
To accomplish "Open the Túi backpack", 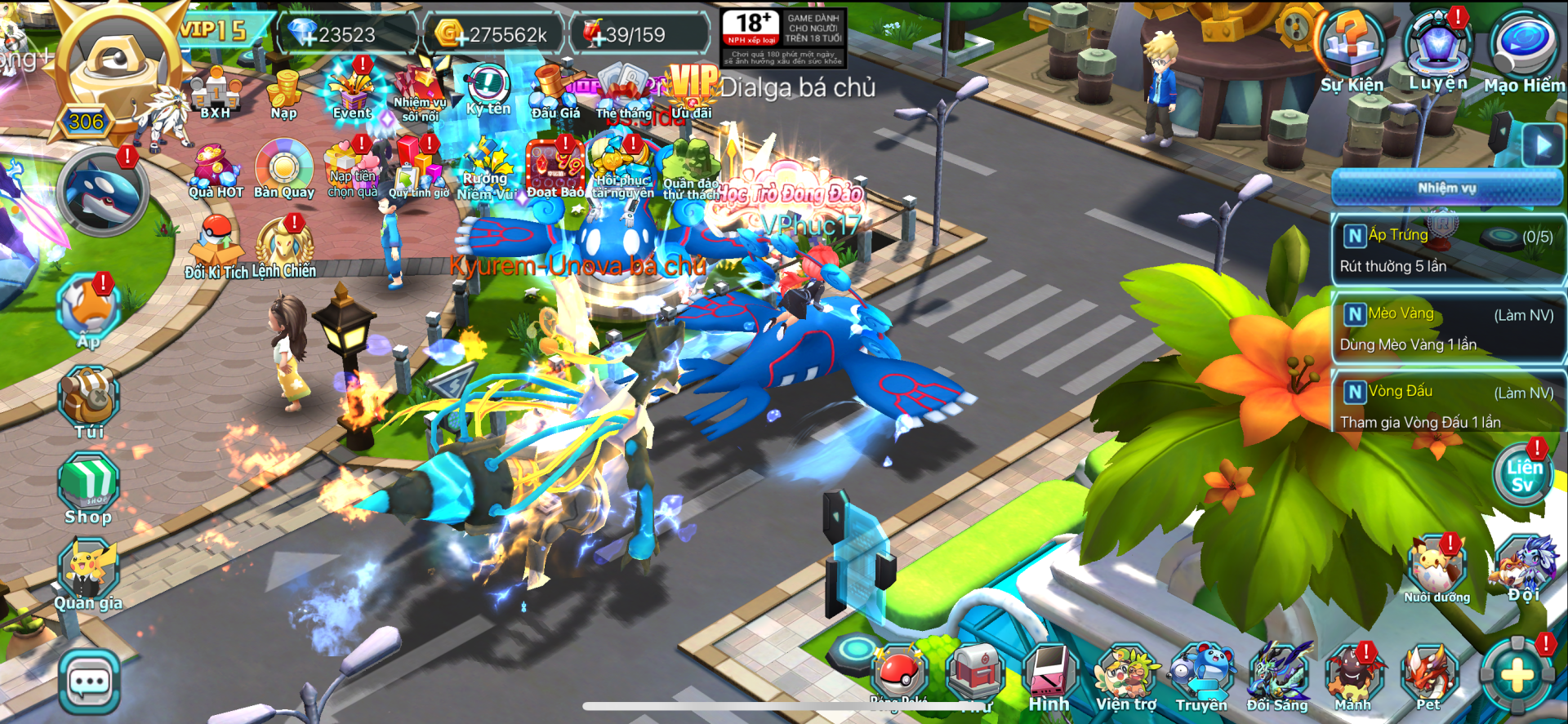I will click(89, 402).
